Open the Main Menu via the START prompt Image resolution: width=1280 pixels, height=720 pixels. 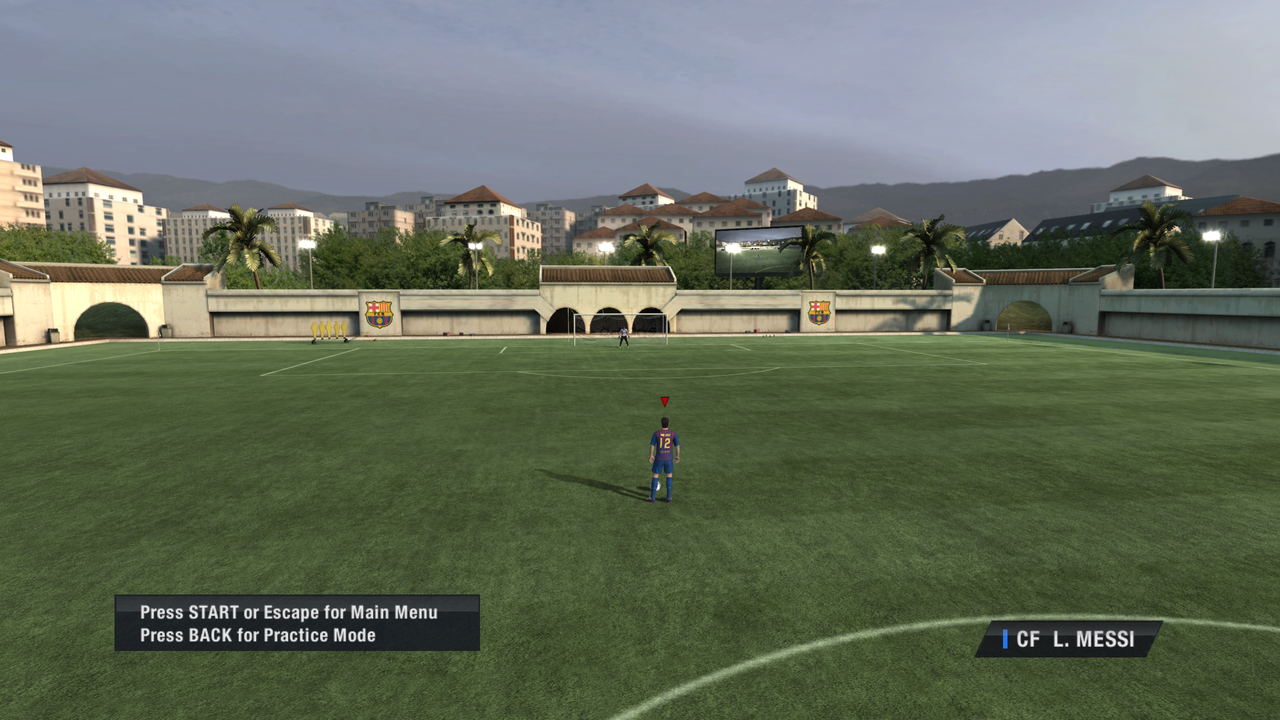(x=290, y=612)
